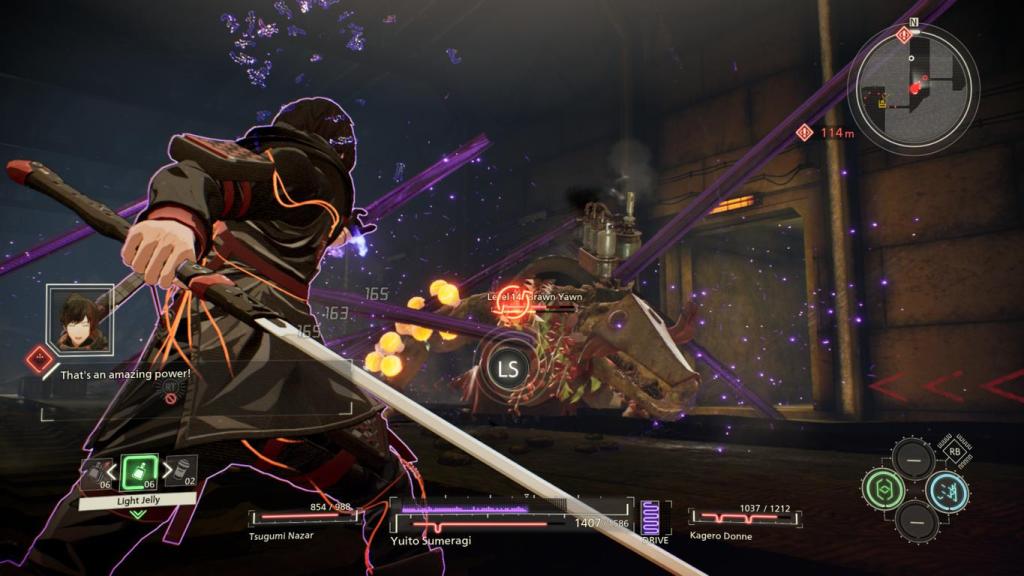Activate the green hexagon SAS power
The width and height of the screenshot is (1024, 576).
tap(883, 488)
